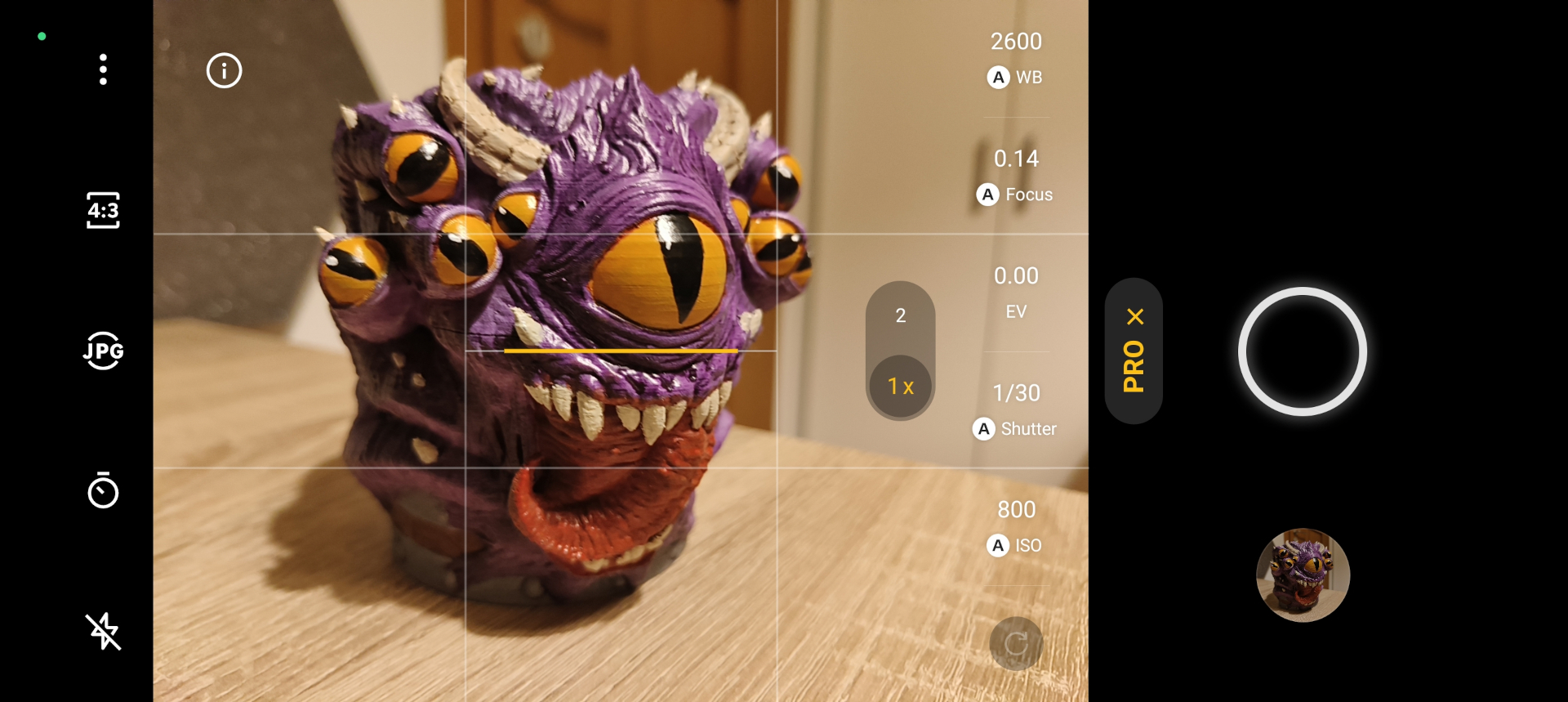Select the EV exposure compensation control
Viewport: 1568px width, 702px height.
1016,293
